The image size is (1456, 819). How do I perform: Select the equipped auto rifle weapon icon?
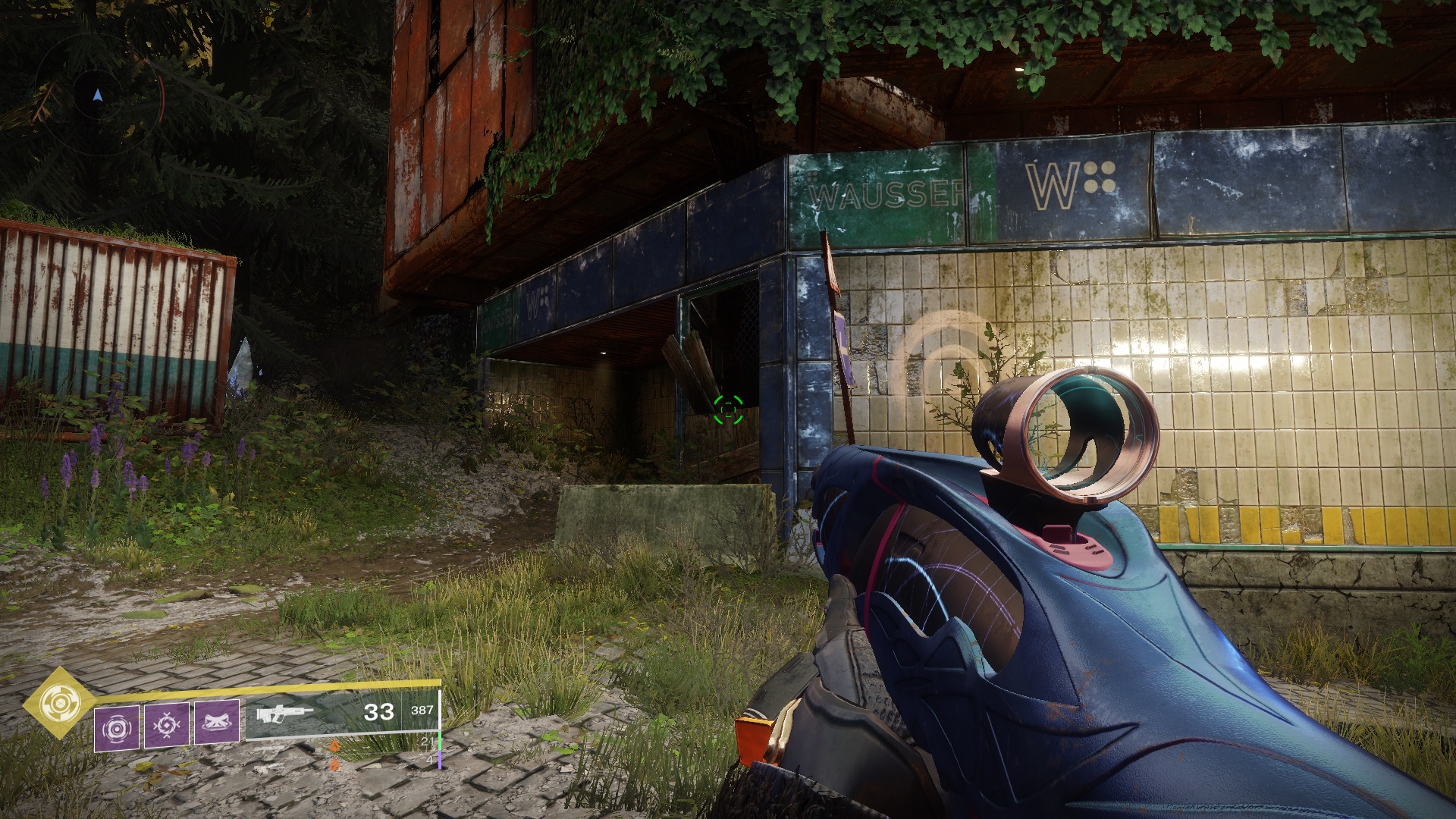pyautogui.click(x=284, y=714)
